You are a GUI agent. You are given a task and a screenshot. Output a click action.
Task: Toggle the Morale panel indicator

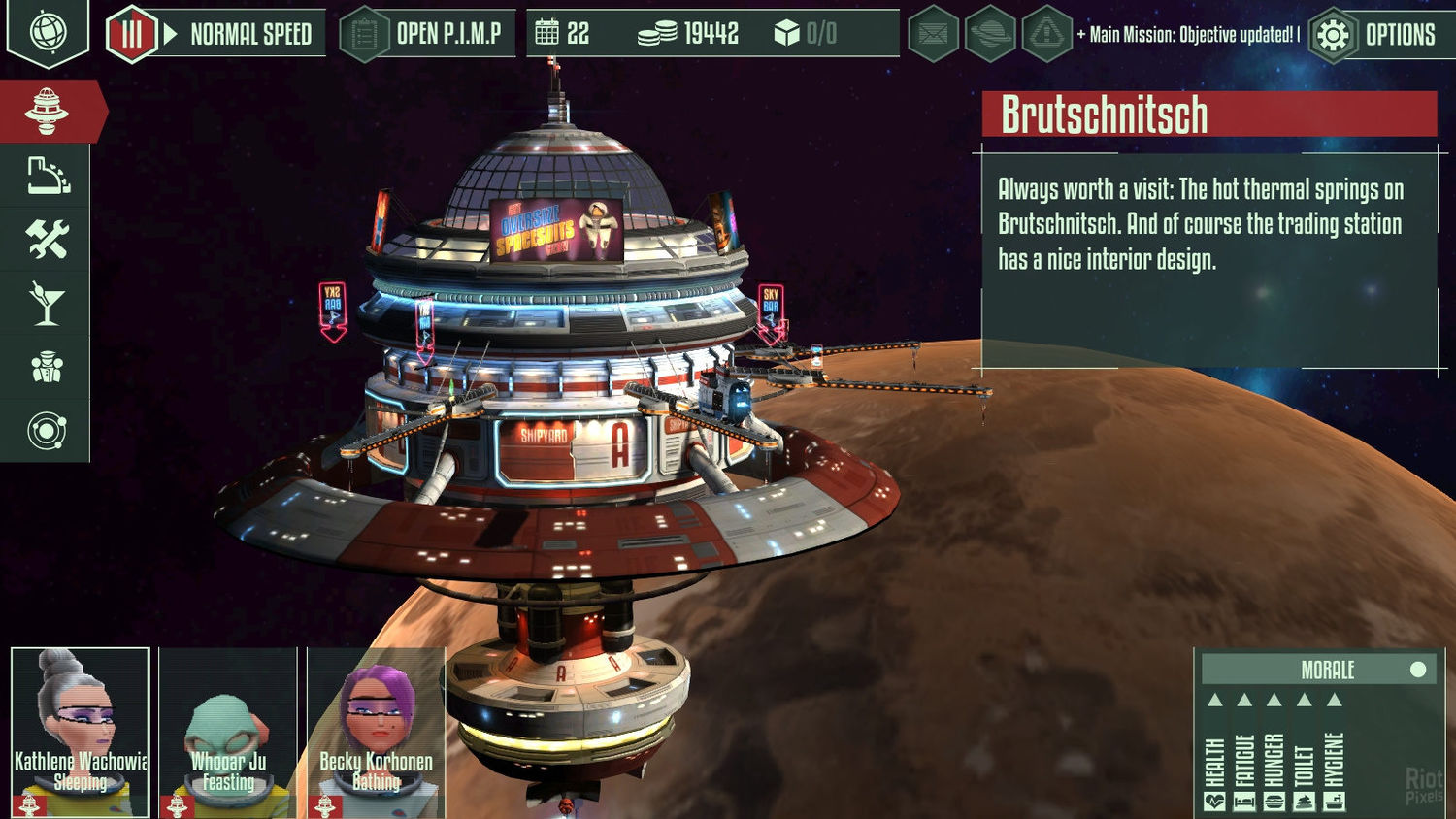tap(1418, 670)
